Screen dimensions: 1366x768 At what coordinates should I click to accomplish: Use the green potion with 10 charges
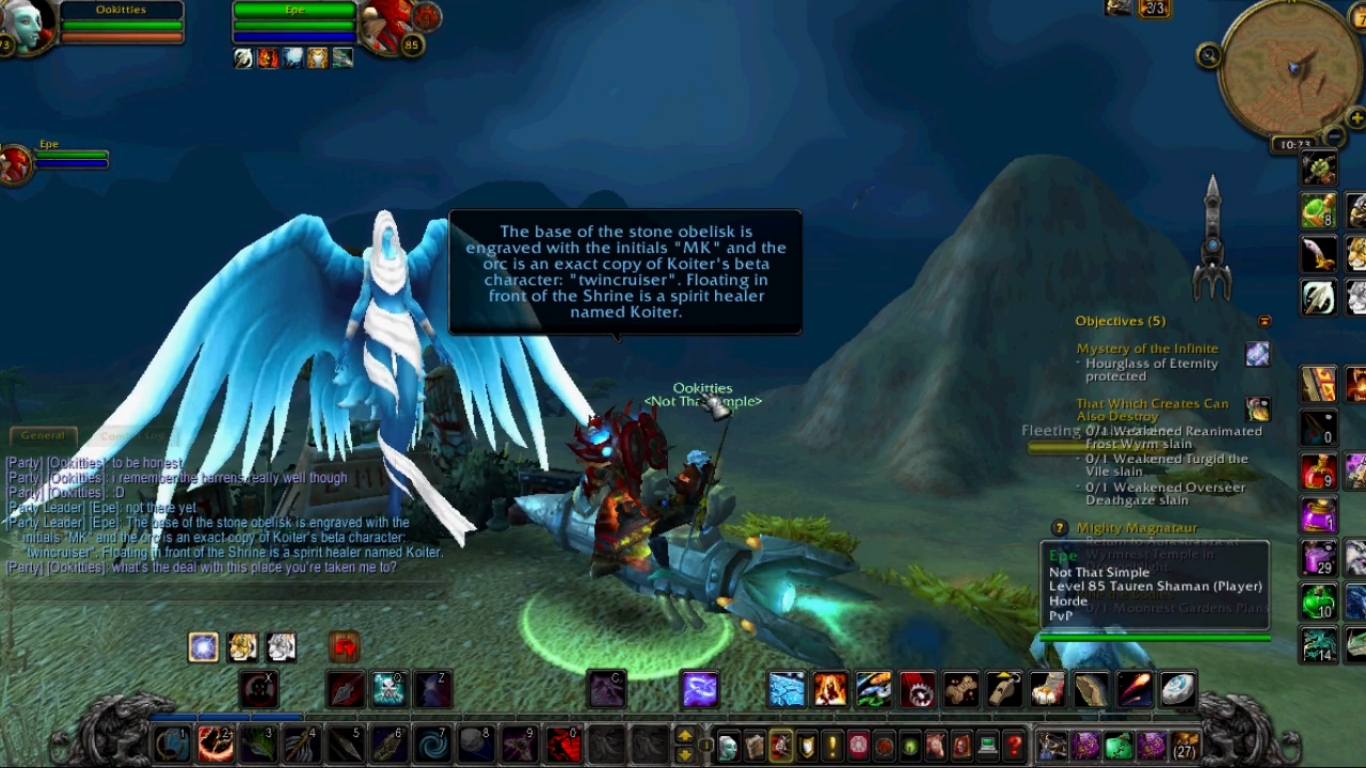[1318, 602]
